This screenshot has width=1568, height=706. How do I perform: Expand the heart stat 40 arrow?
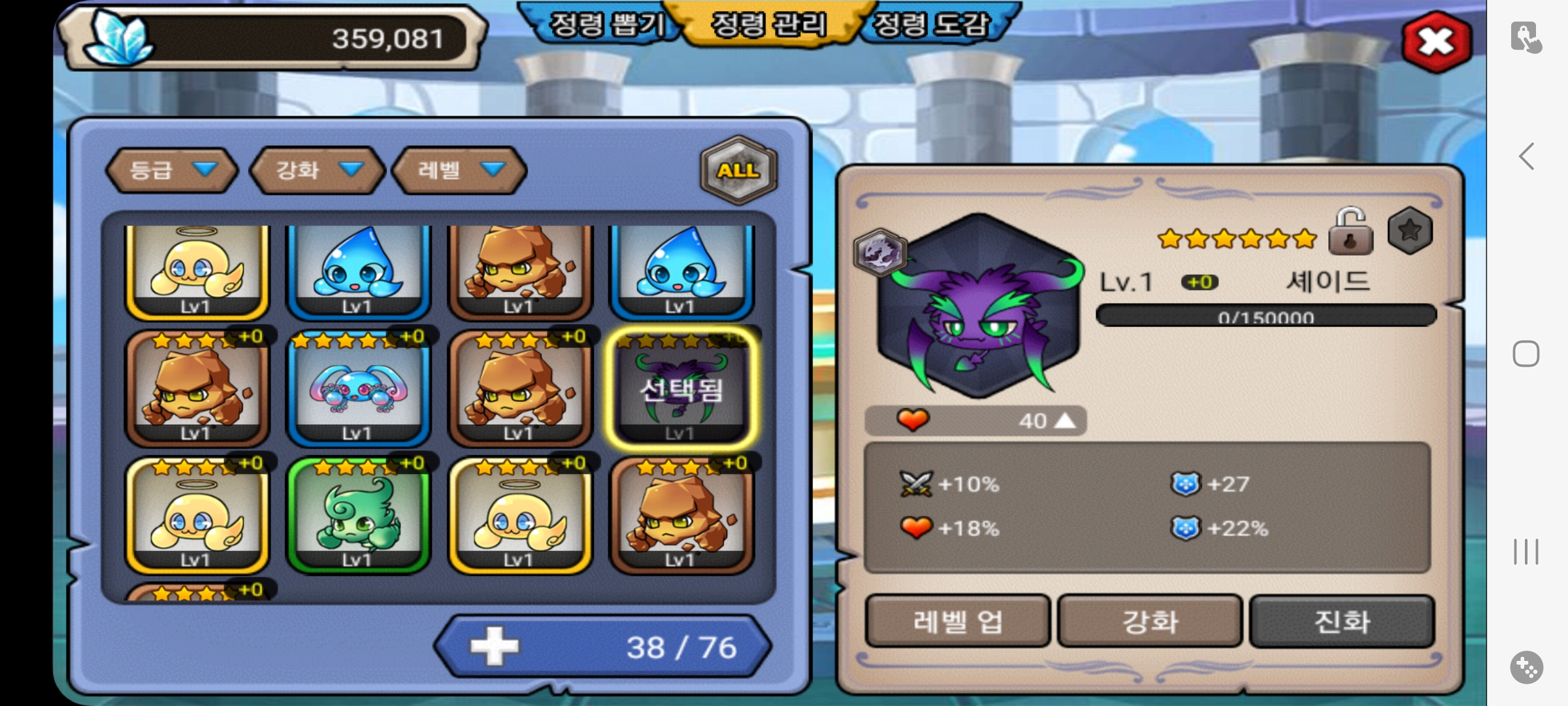click(x=1065, y=420)
